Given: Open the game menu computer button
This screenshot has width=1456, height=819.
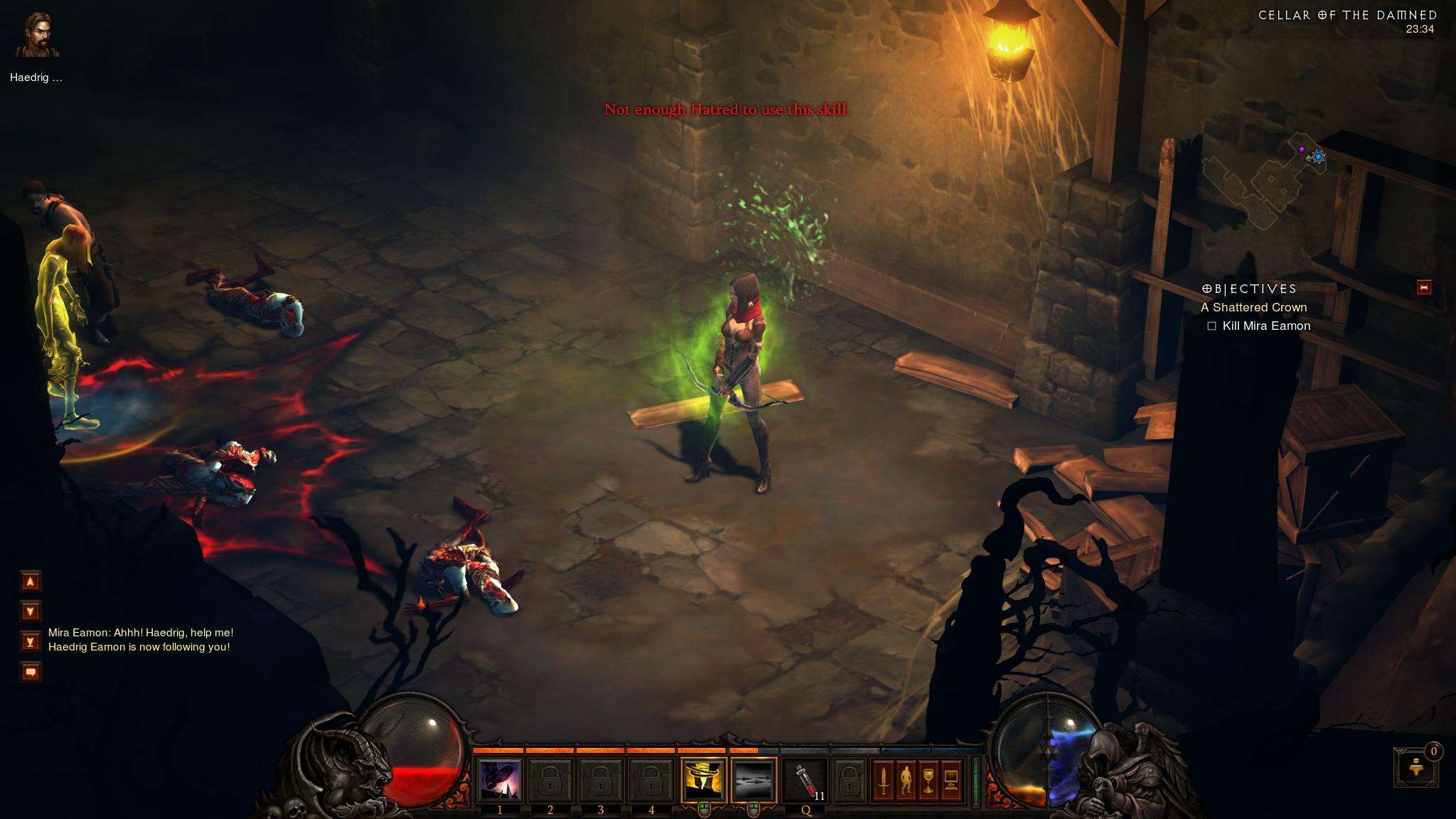Looking at the screenshot, I should pyautogui.click(x=951, y=781).
